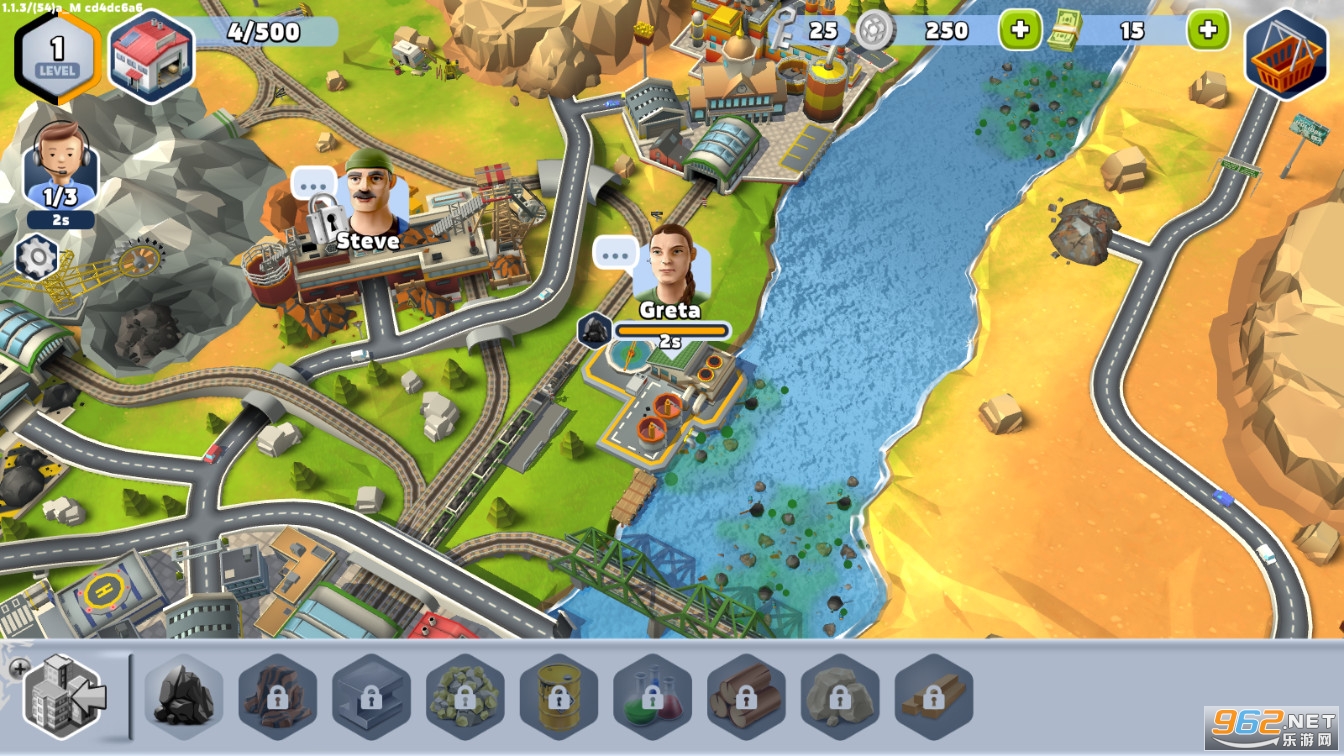Open the shopping basket store
The image size is (1344, 756).
pyautogui.click(x=1284, y=55)
